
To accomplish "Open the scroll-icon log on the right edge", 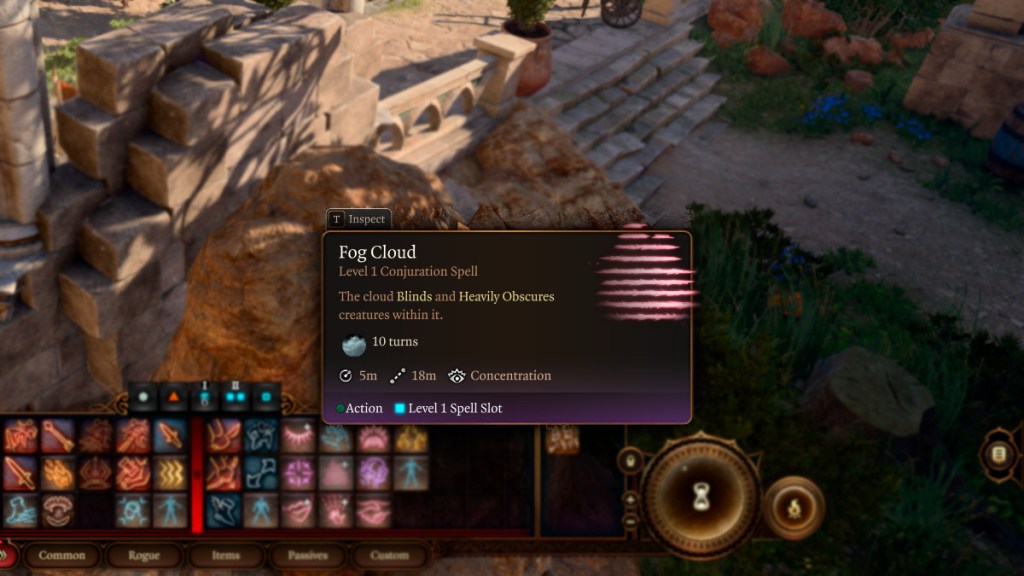I will pyautogui.click(x=997, y=455).
